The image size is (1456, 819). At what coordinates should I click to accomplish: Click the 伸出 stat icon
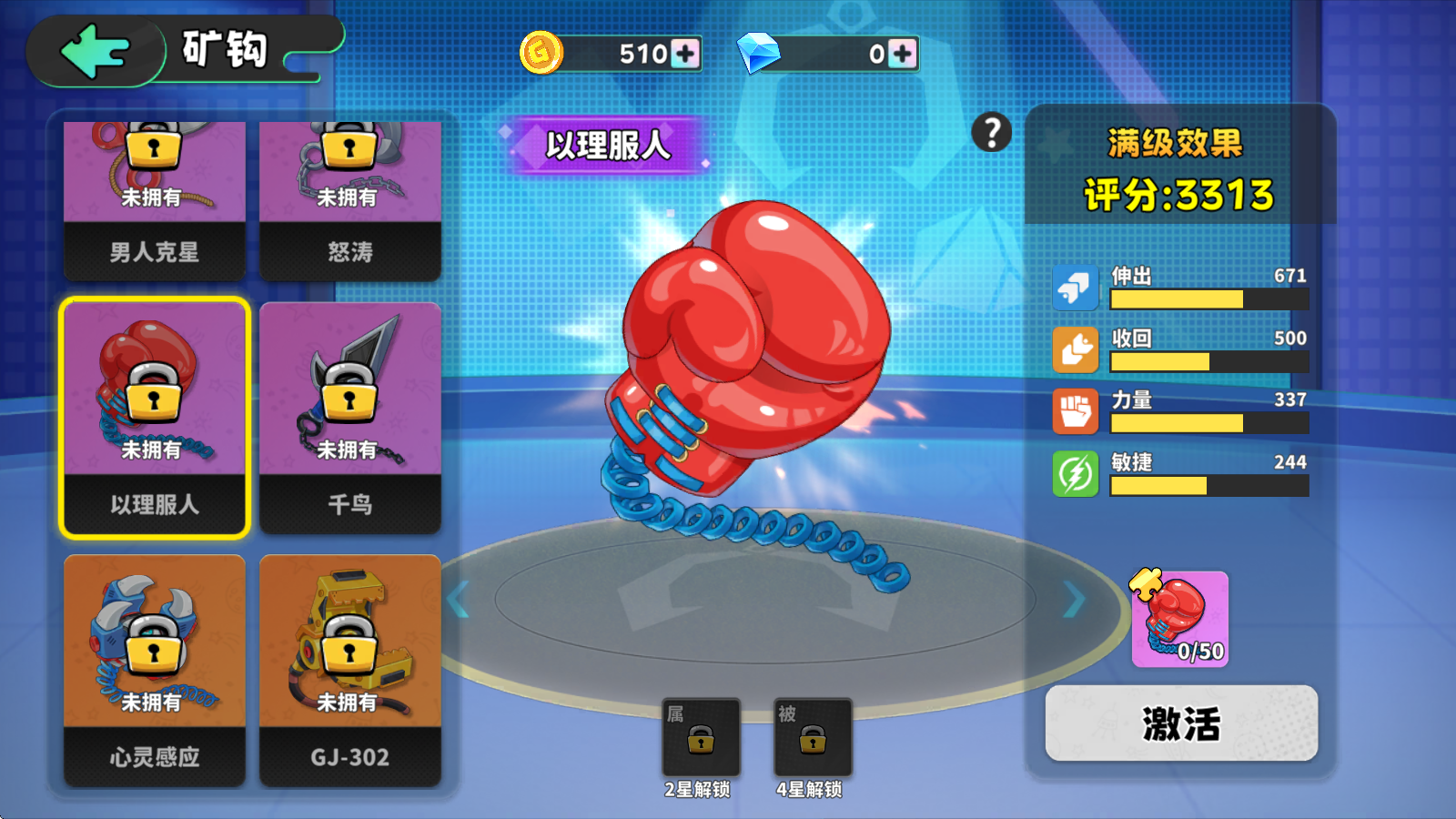point(1076,286)
